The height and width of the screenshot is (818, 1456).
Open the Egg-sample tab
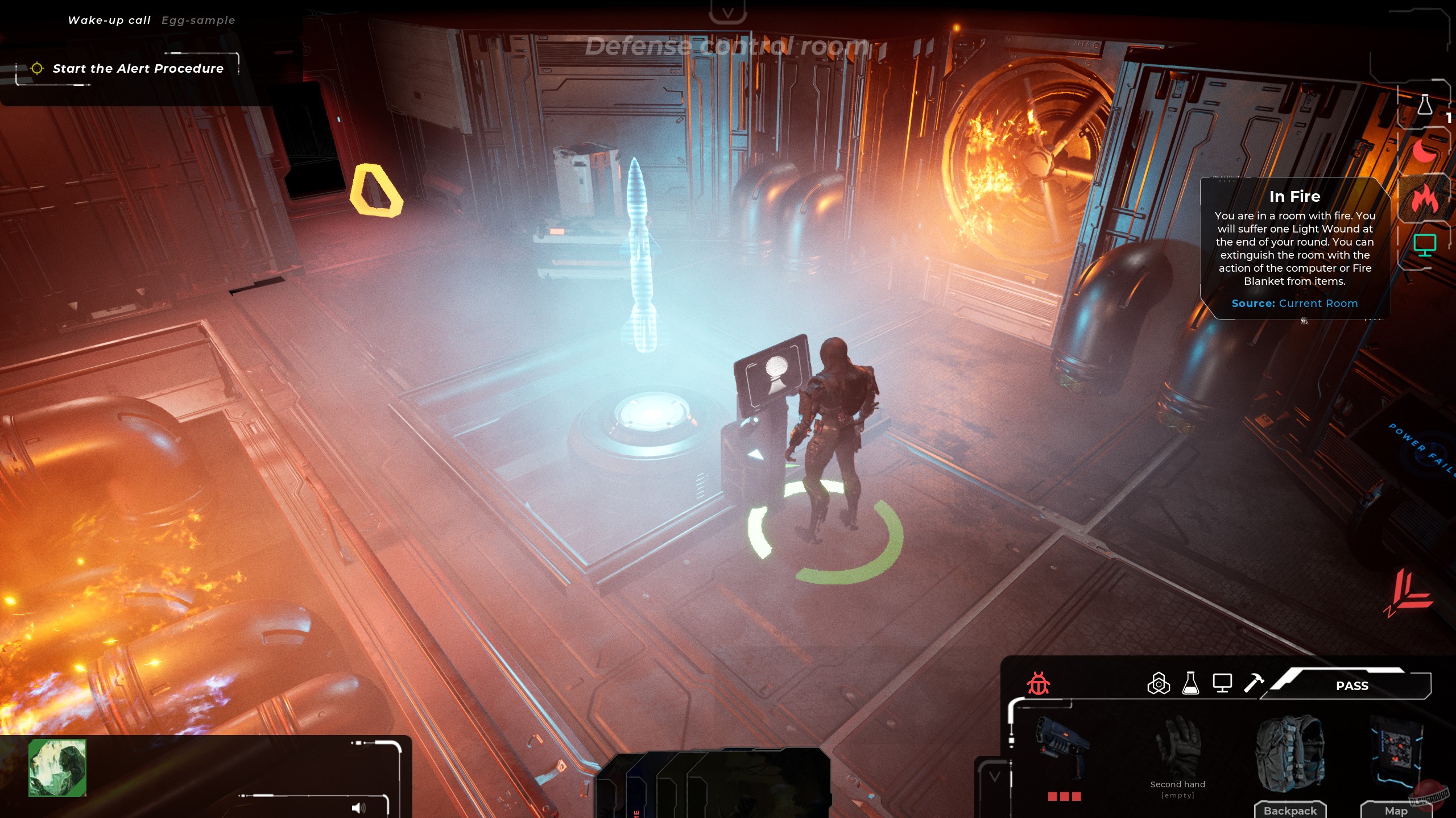198,20
